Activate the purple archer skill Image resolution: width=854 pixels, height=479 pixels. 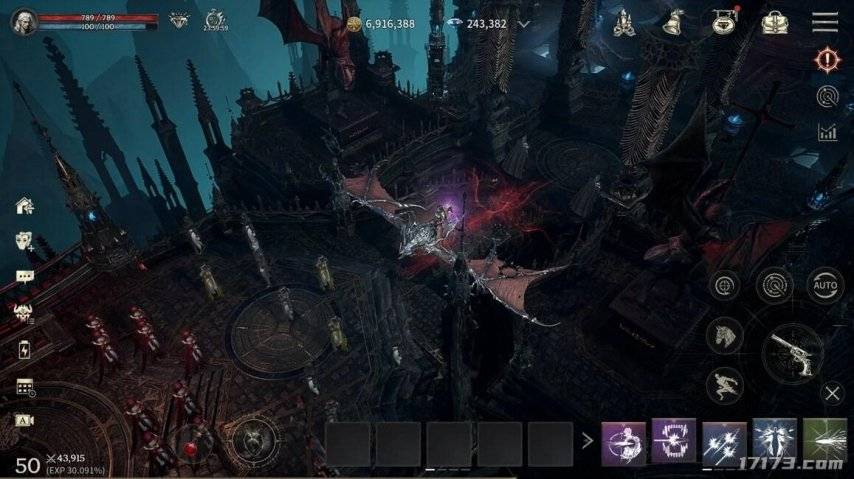coord(623,441)
